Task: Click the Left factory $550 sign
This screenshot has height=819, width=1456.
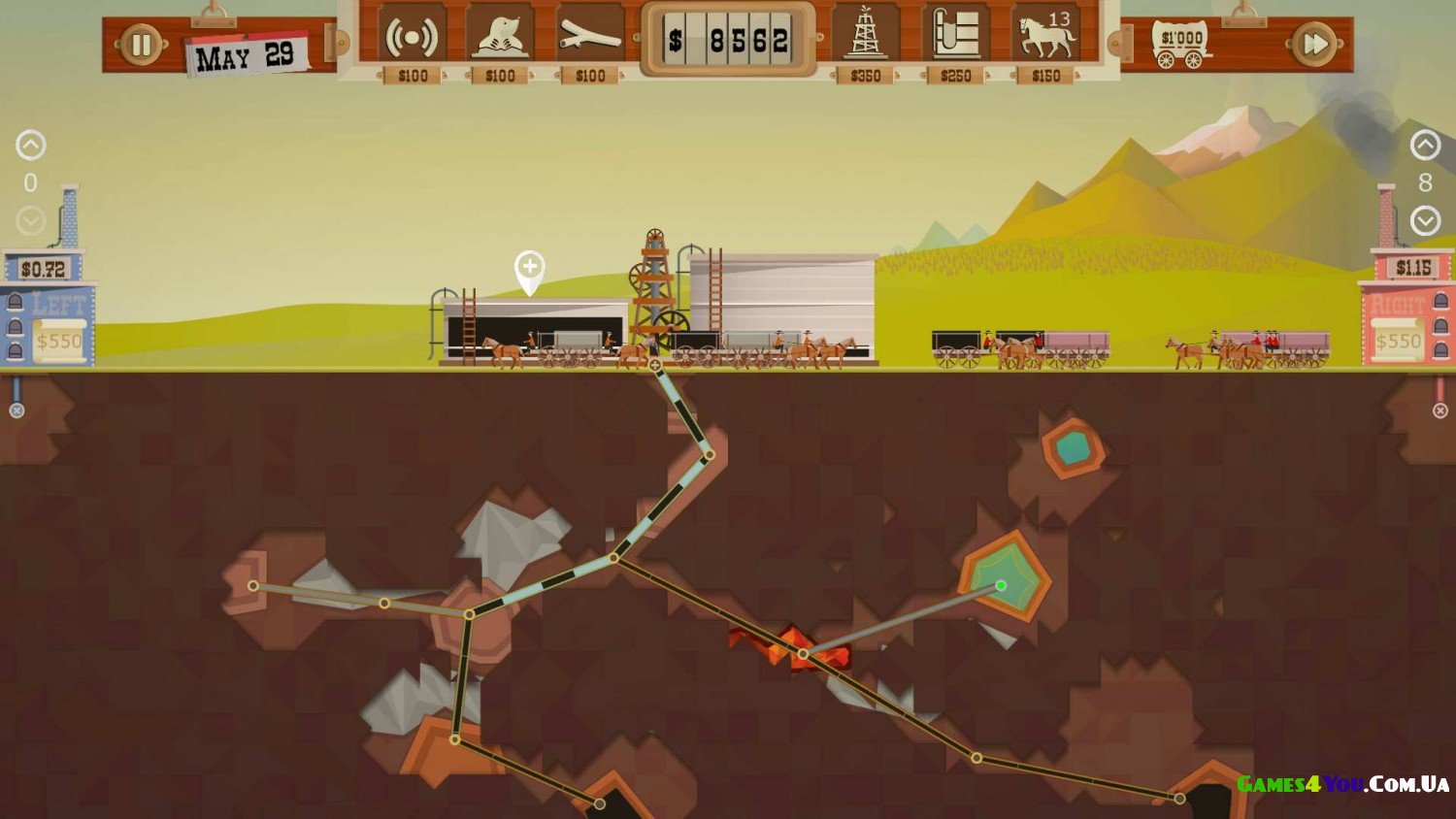Action: pos(59,342)
